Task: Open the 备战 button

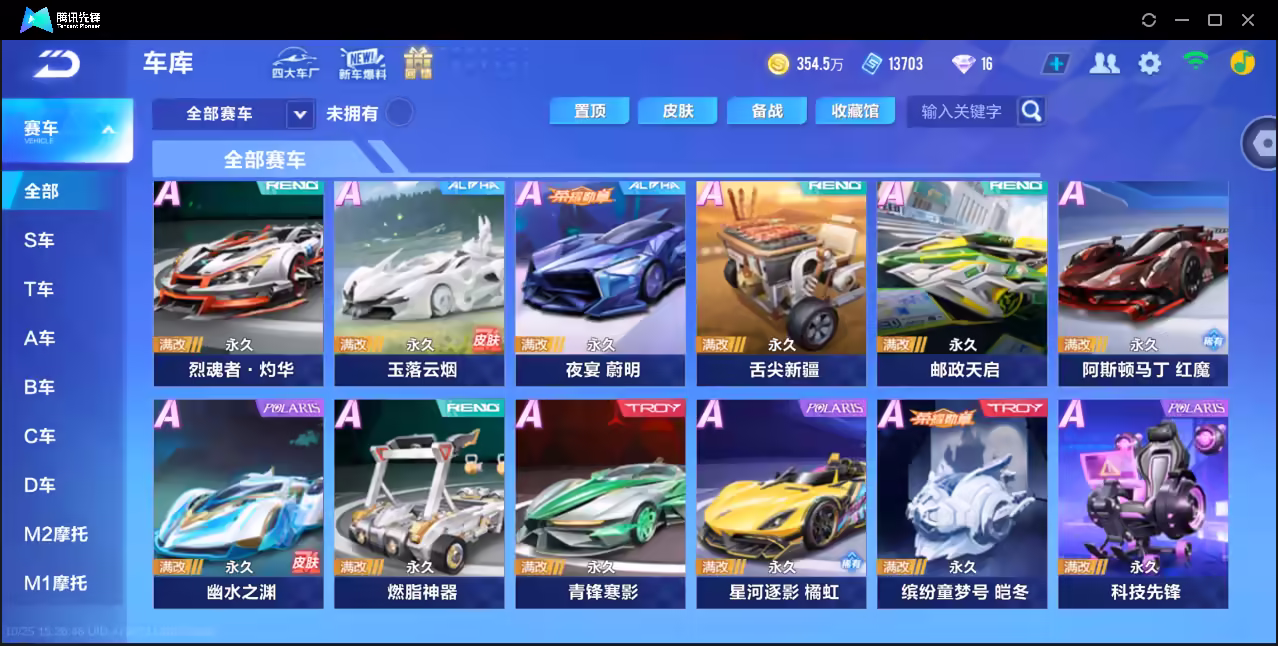Action: [767, 111]
